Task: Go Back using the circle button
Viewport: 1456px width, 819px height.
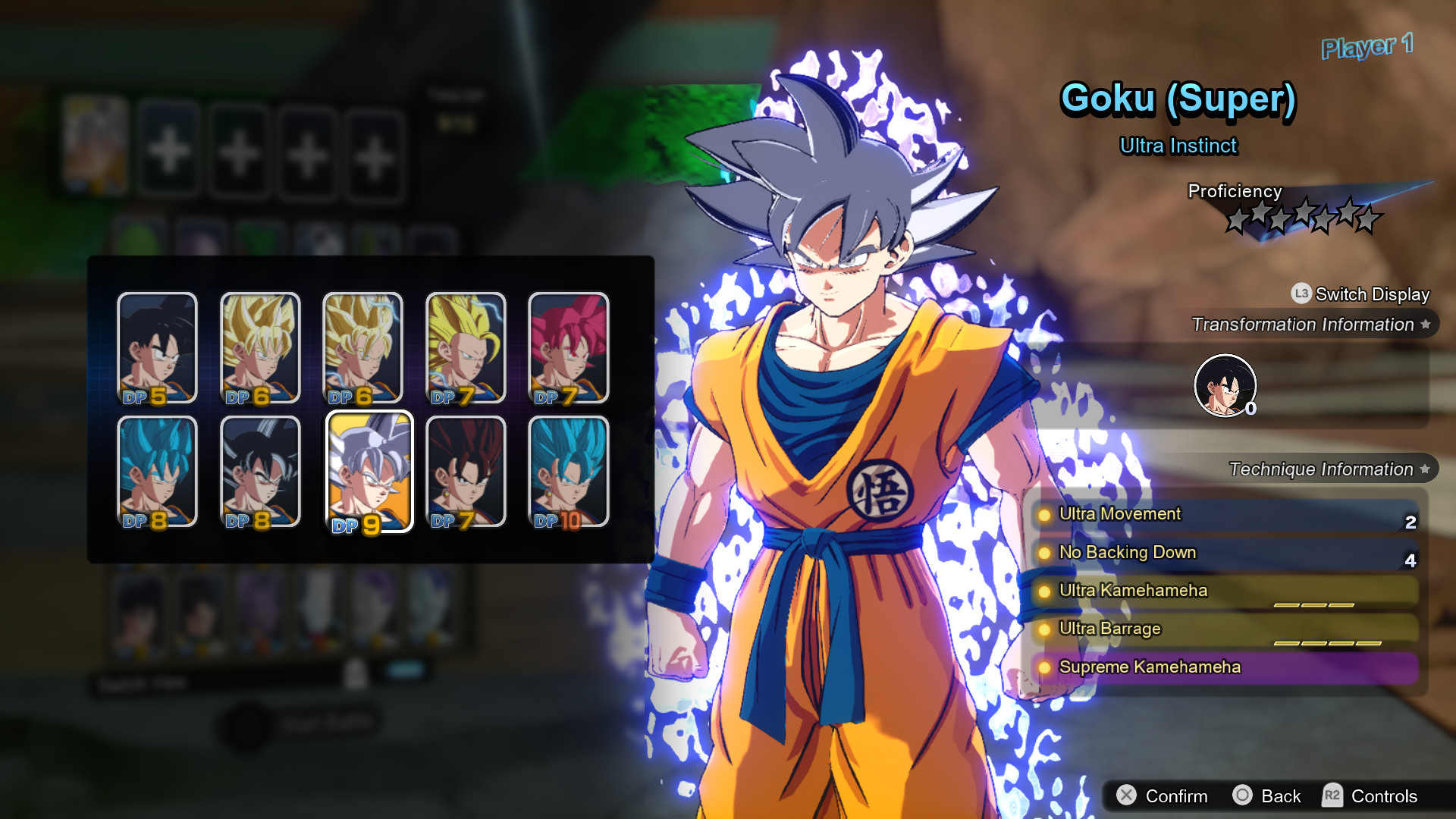Action: pos(1268,796)
